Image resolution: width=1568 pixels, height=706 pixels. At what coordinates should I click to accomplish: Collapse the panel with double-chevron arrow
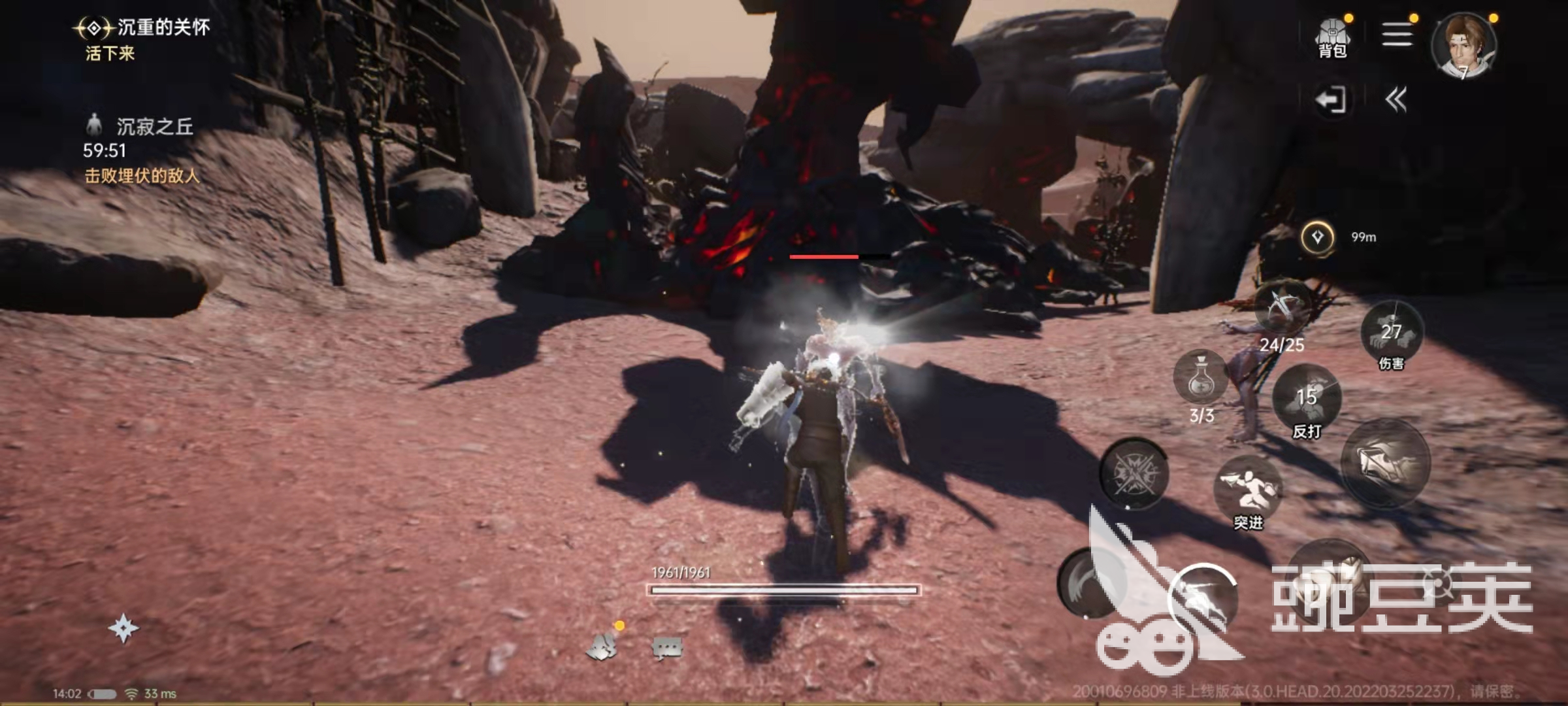1396,100
